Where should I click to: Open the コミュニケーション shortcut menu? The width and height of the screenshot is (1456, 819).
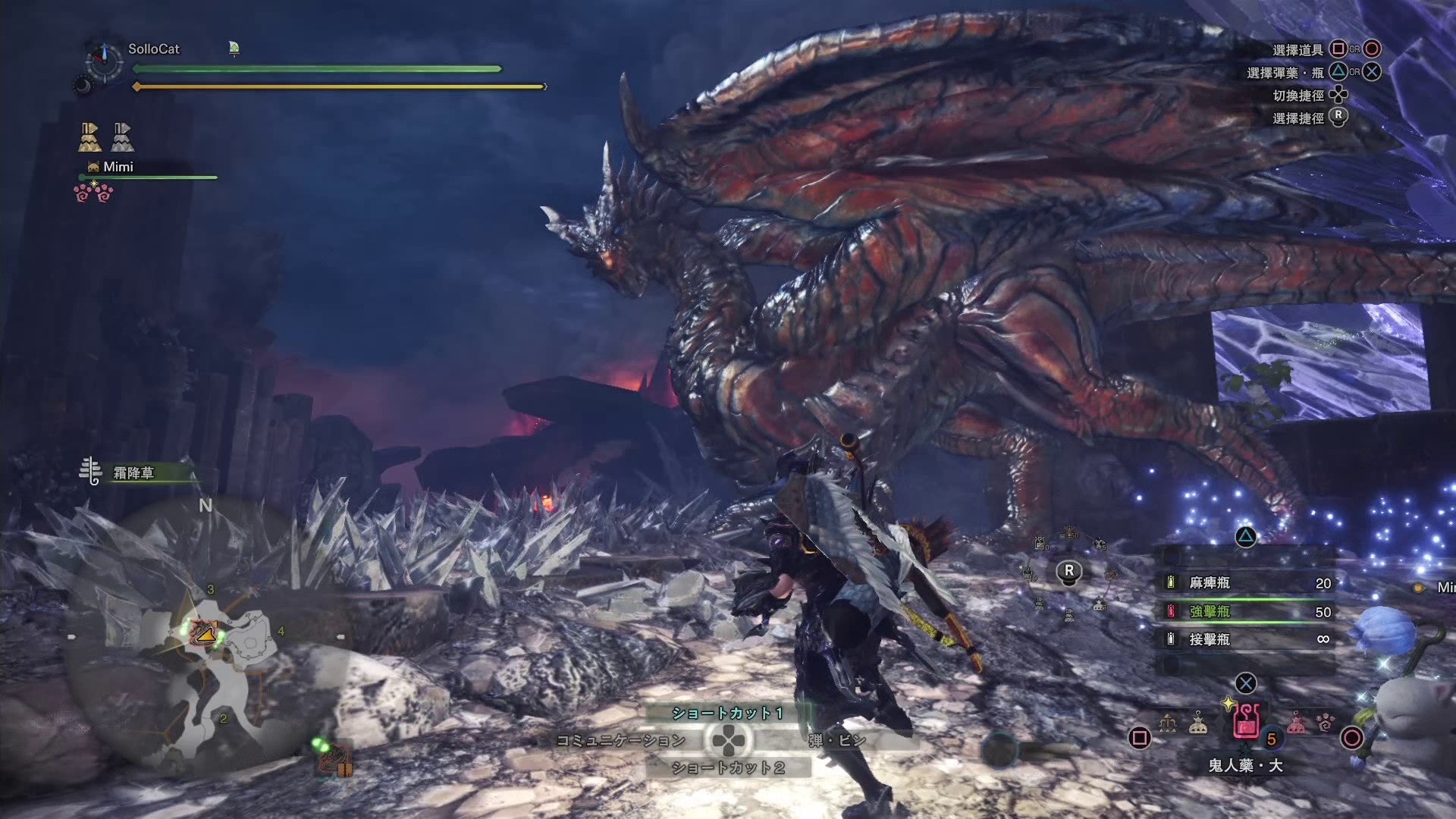click(x=620, y=740)
